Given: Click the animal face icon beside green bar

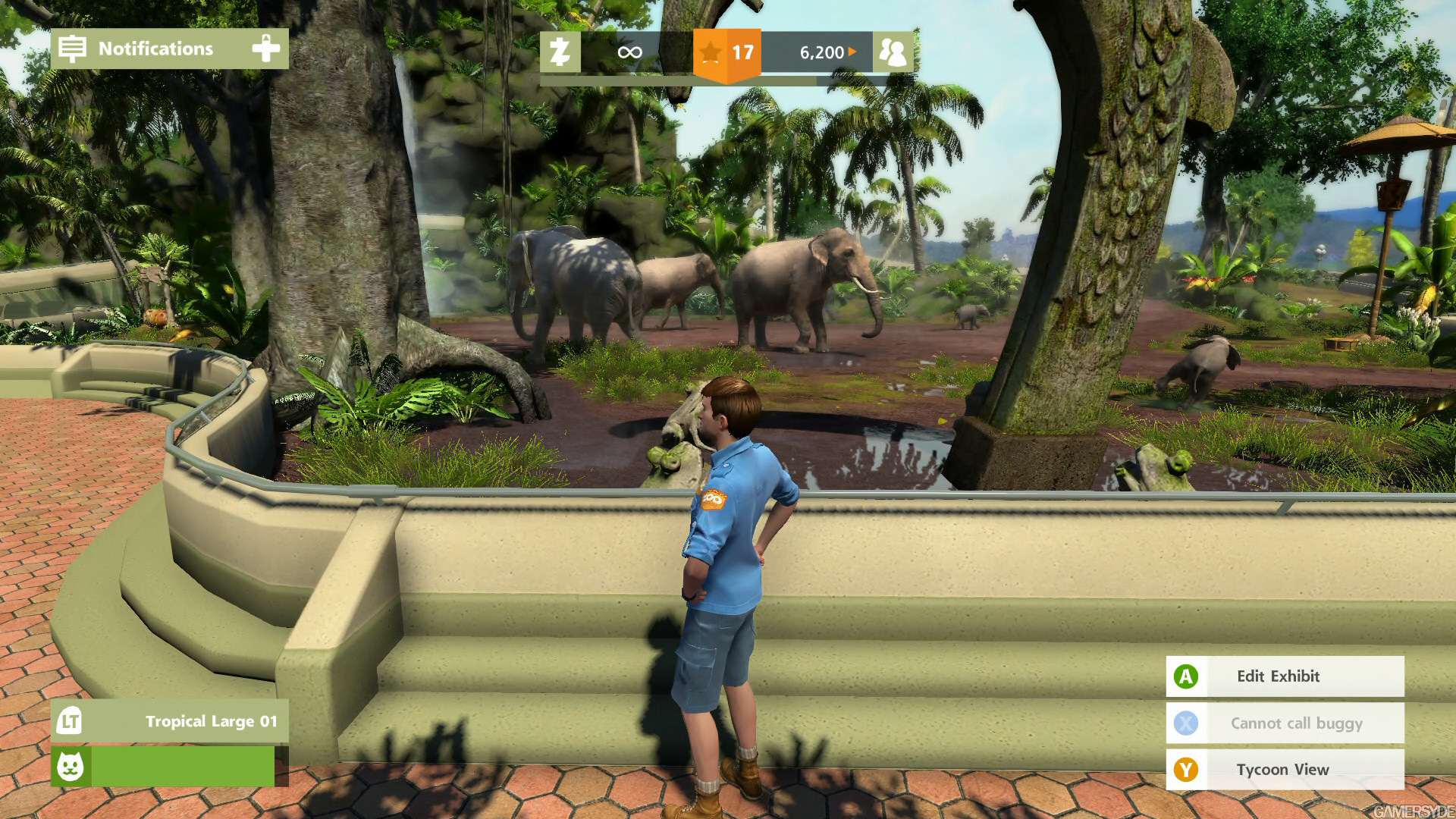Looking at the screenshot, I should point(71,766).
